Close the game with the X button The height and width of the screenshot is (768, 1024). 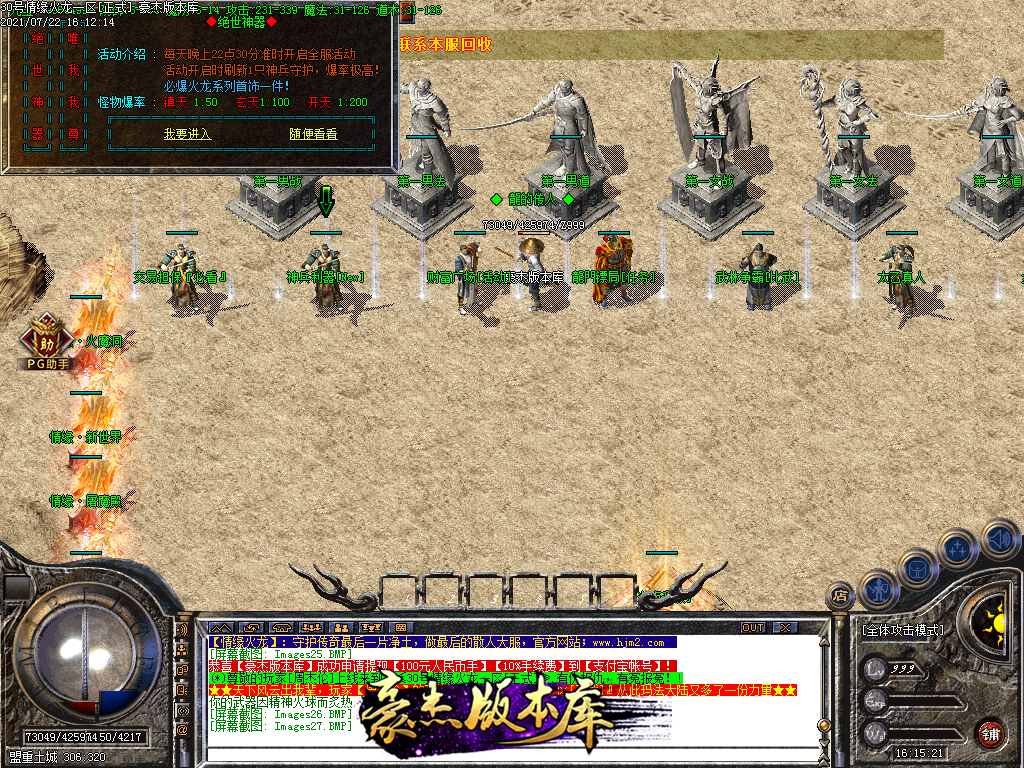pos(785,627)
